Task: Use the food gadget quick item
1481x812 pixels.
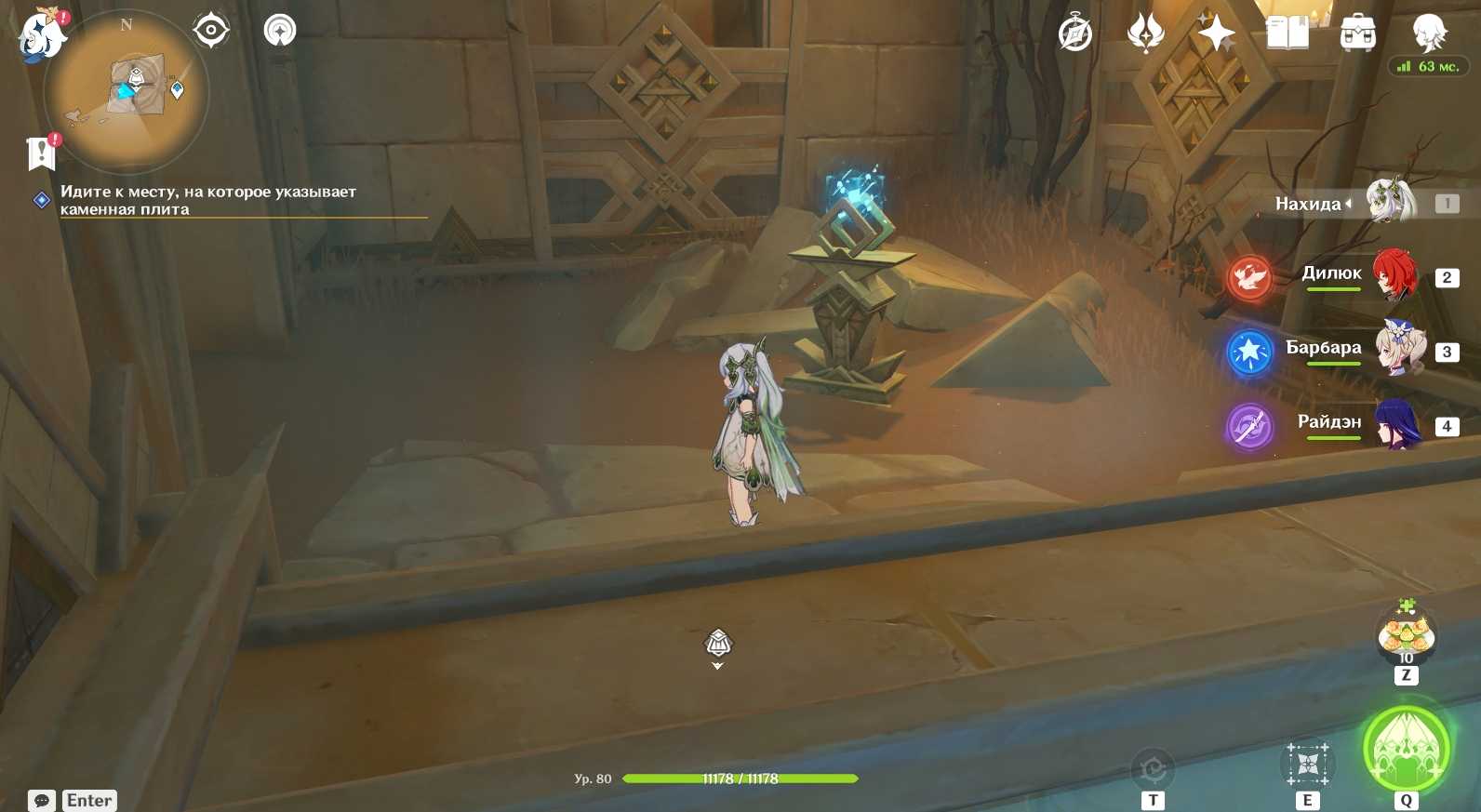Action: (x=1406, y=637)
